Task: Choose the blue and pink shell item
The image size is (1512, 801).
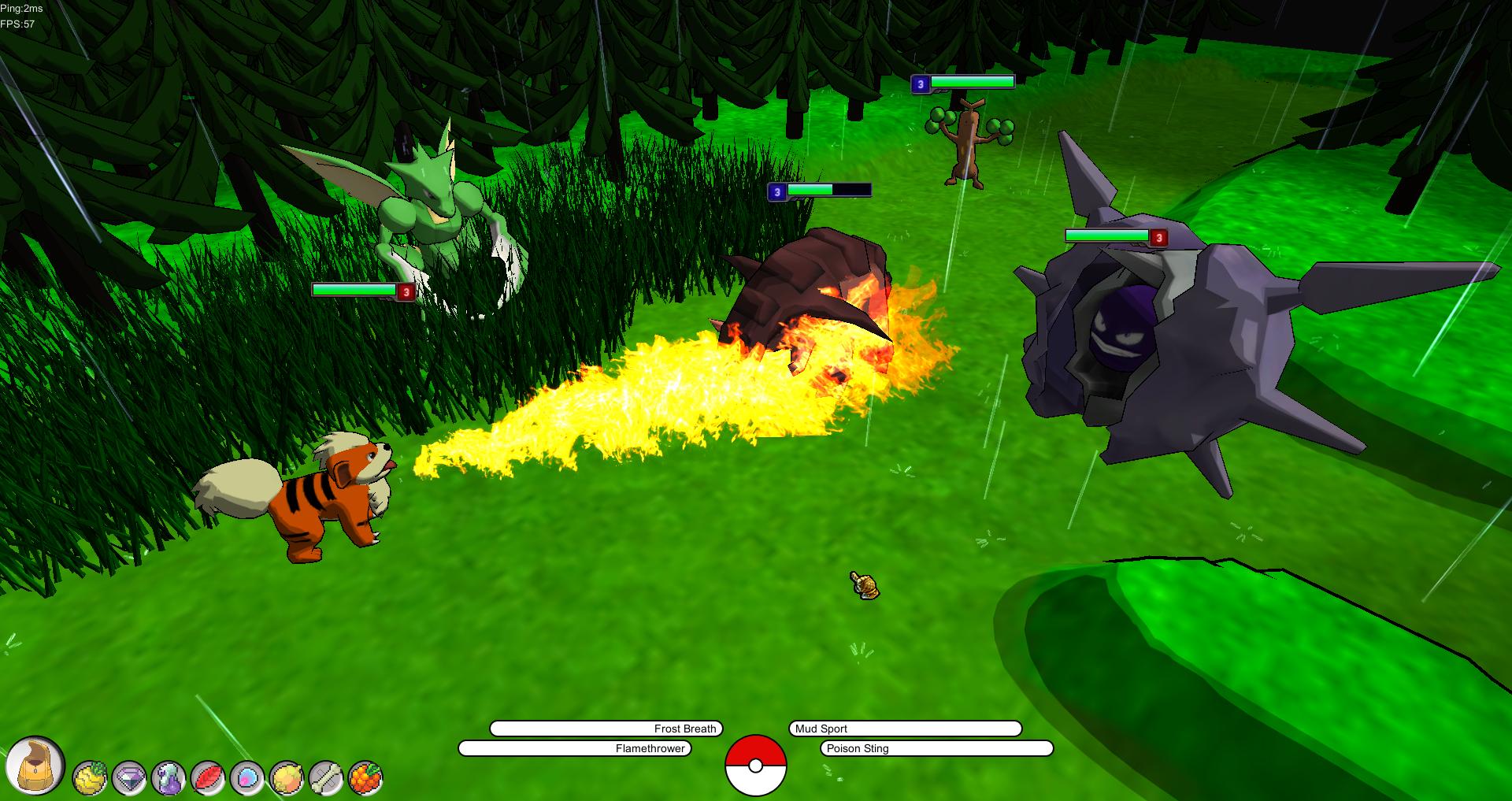Action: [x=247, y=778]
